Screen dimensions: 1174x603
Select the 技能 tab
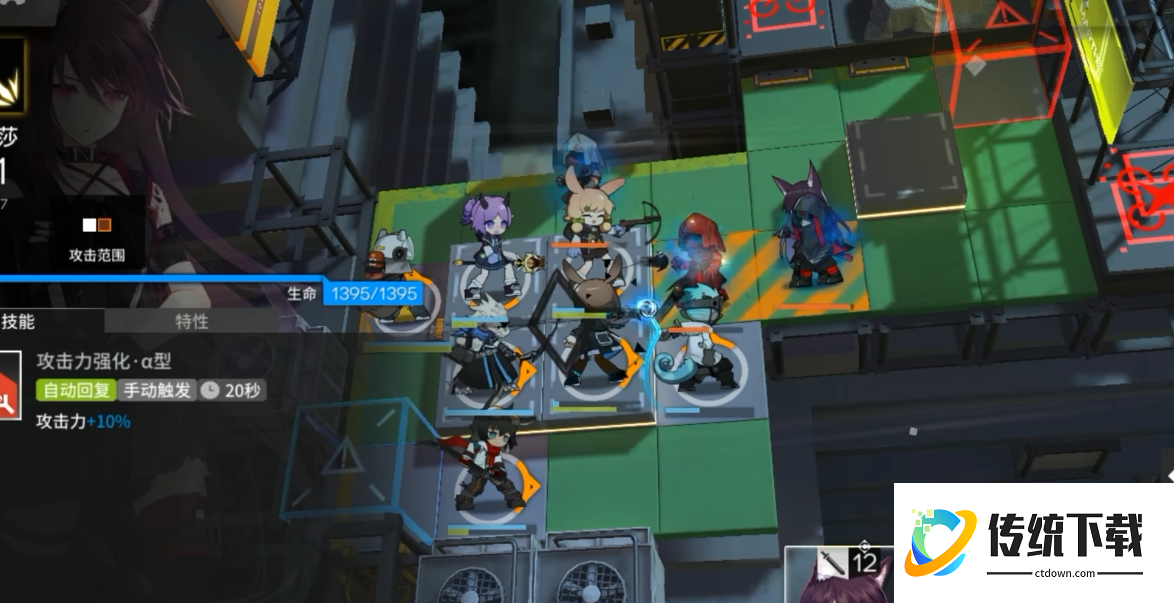[x=20, y=321]
